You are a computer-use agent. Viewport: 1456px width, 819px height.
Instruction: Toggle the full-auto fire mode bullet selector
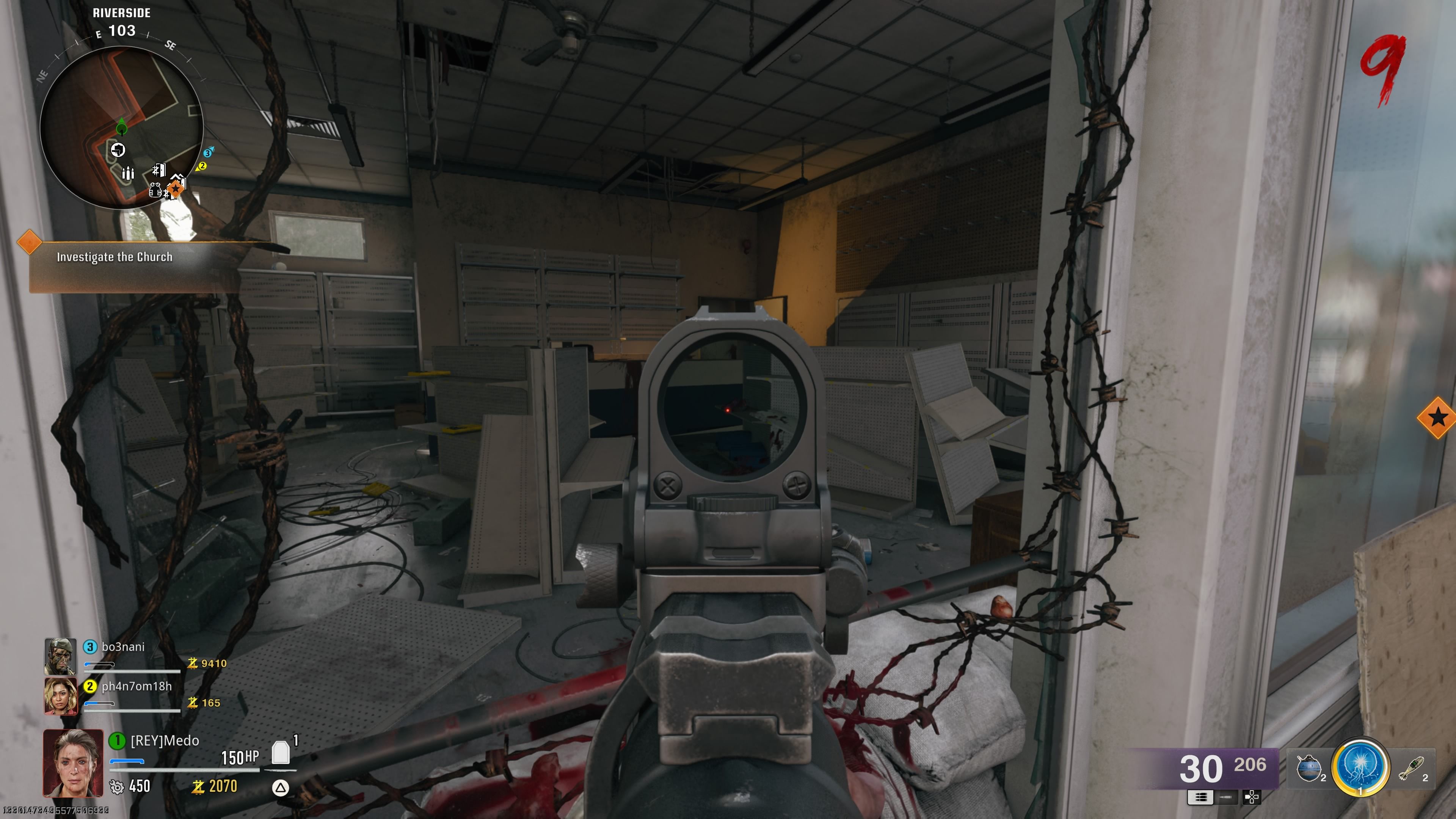tap(1201, 798)
